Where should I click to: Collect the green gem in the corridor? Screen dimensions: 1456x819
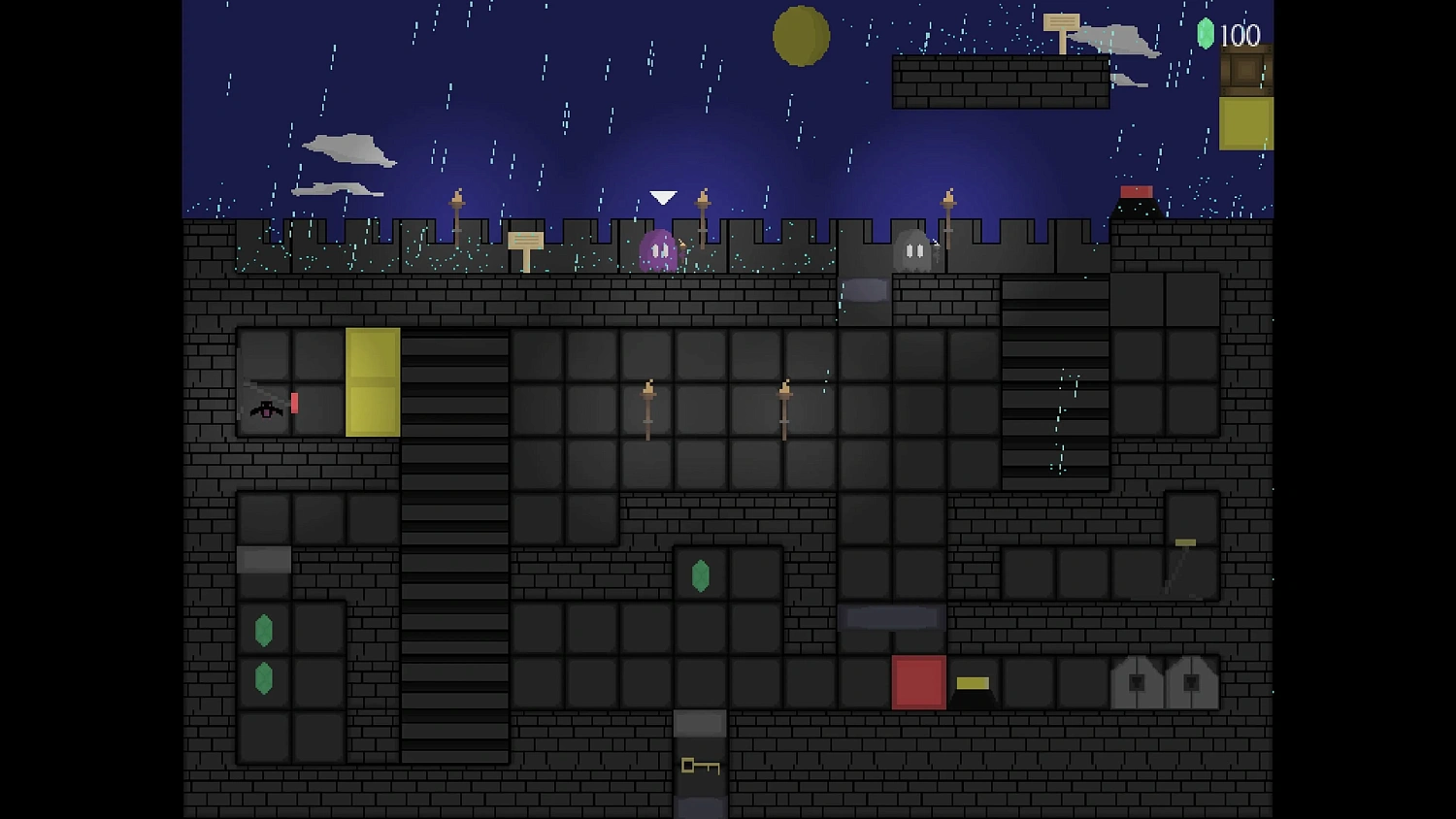click(x=702, y=576)
